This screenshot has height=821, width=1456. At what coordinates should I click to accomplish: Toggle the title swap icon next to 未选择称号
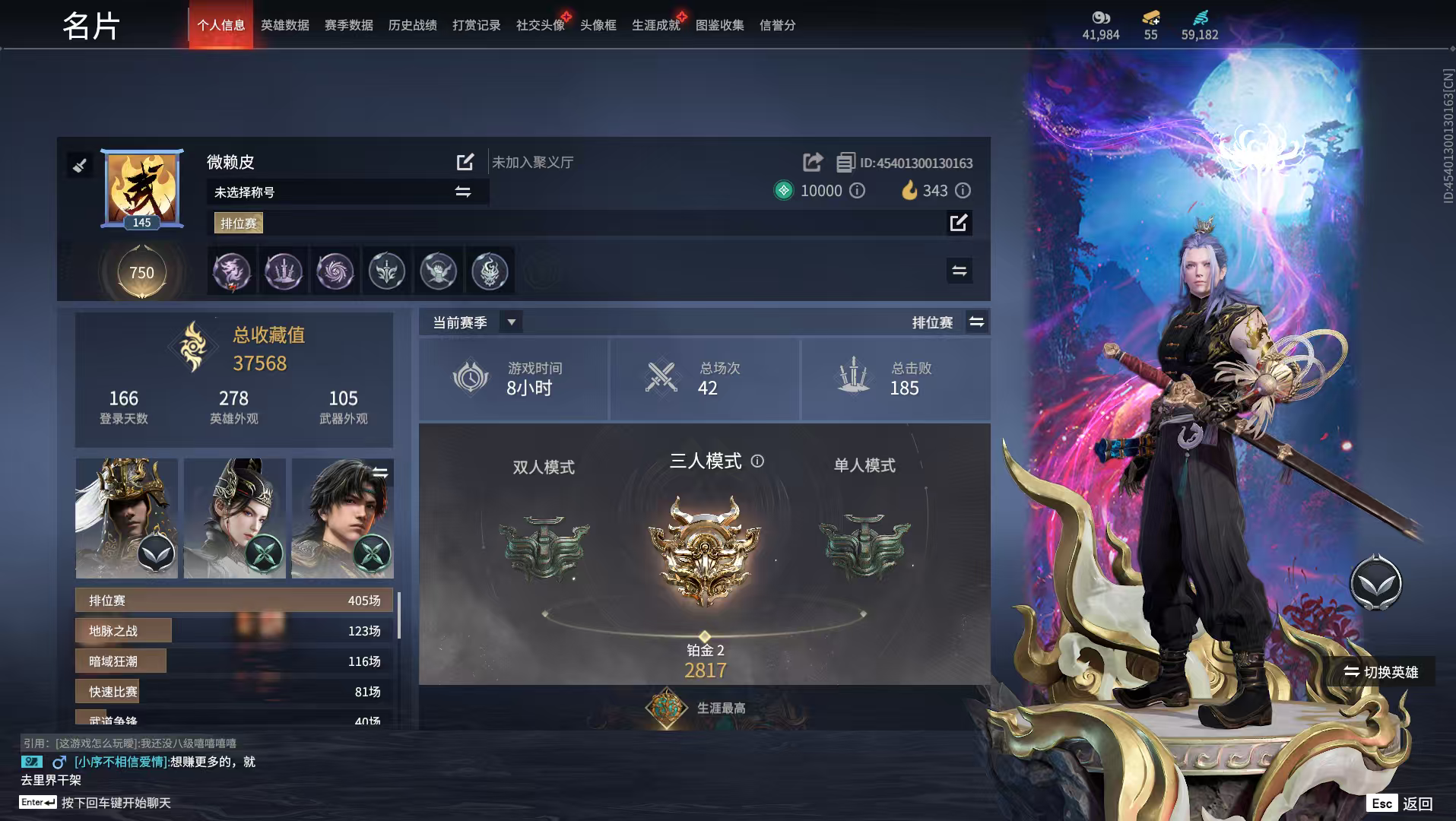(462, 192)
